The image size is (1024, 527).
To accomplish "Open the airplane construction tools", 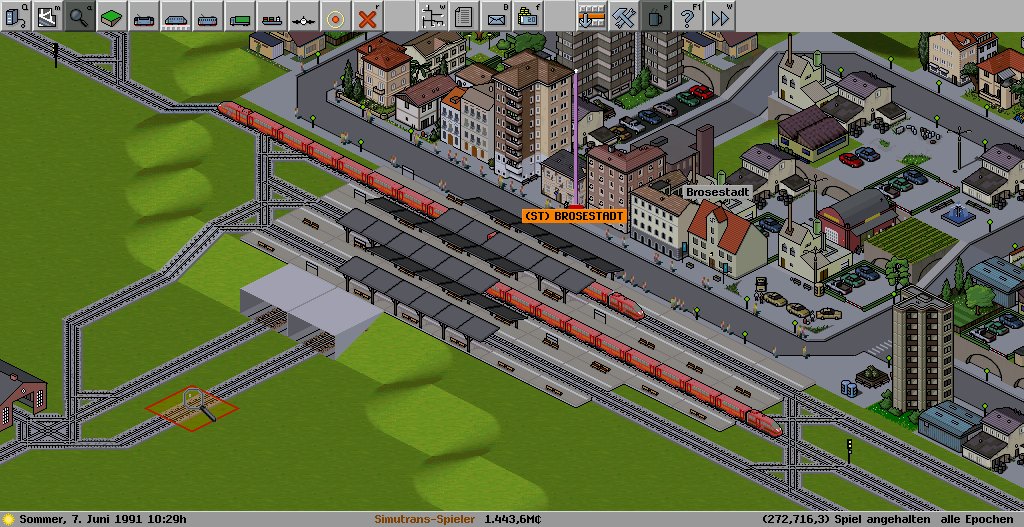I will point(303,16).
